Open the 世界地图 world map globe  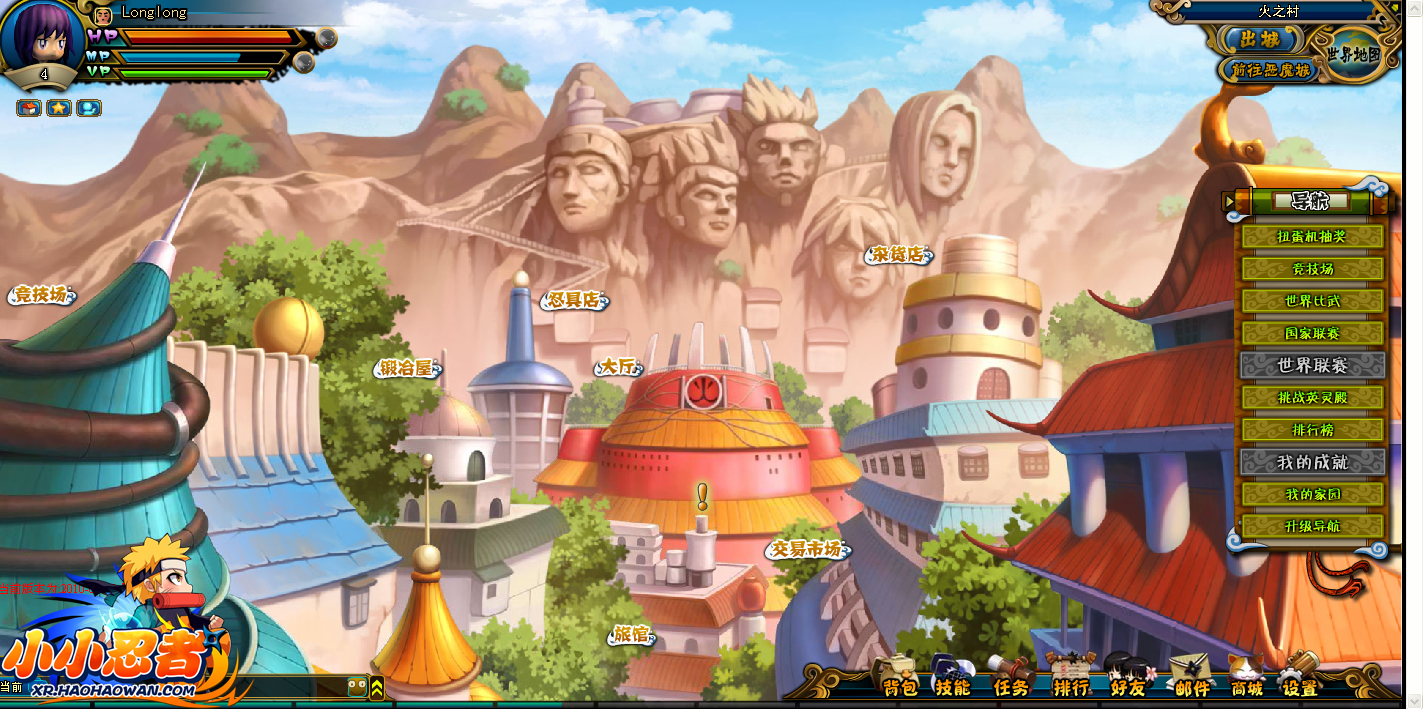point(1354,53)
